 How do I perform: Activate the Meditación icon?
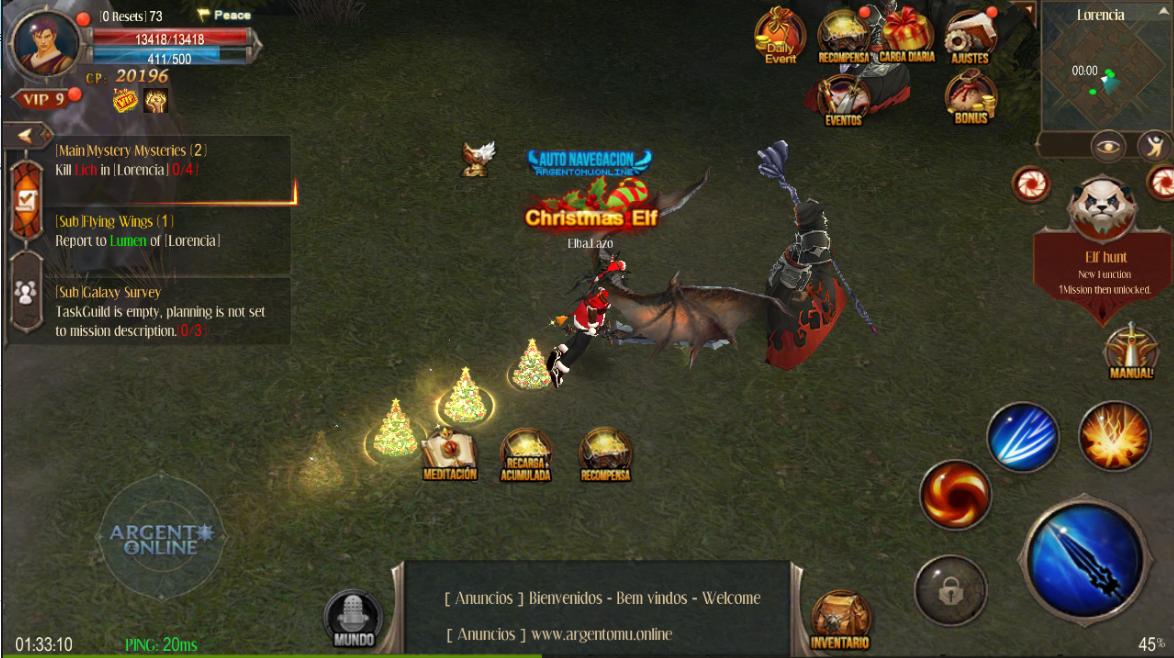(449, 455)
